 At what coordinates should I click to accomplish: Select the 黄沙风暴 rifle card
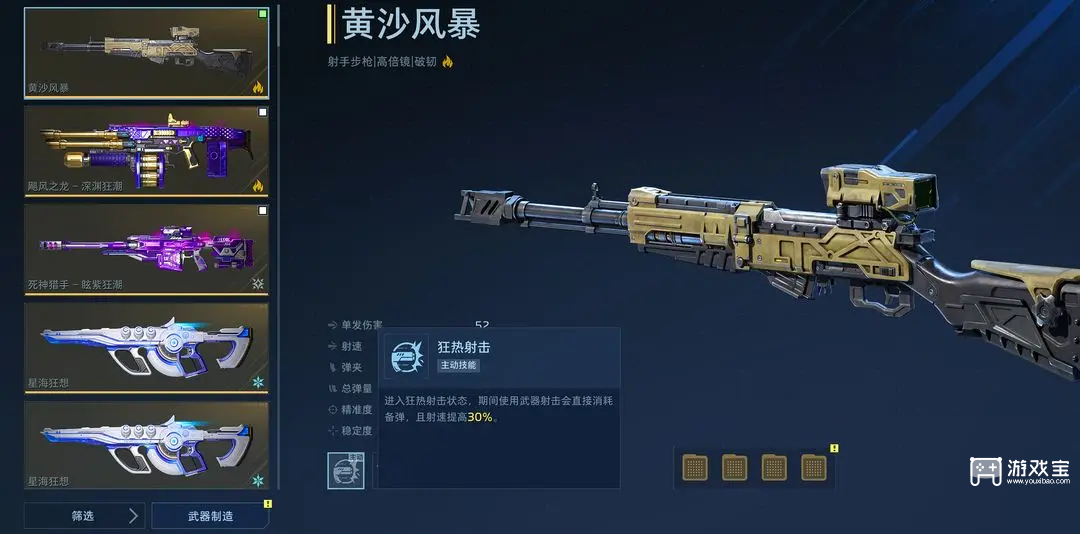146,51
